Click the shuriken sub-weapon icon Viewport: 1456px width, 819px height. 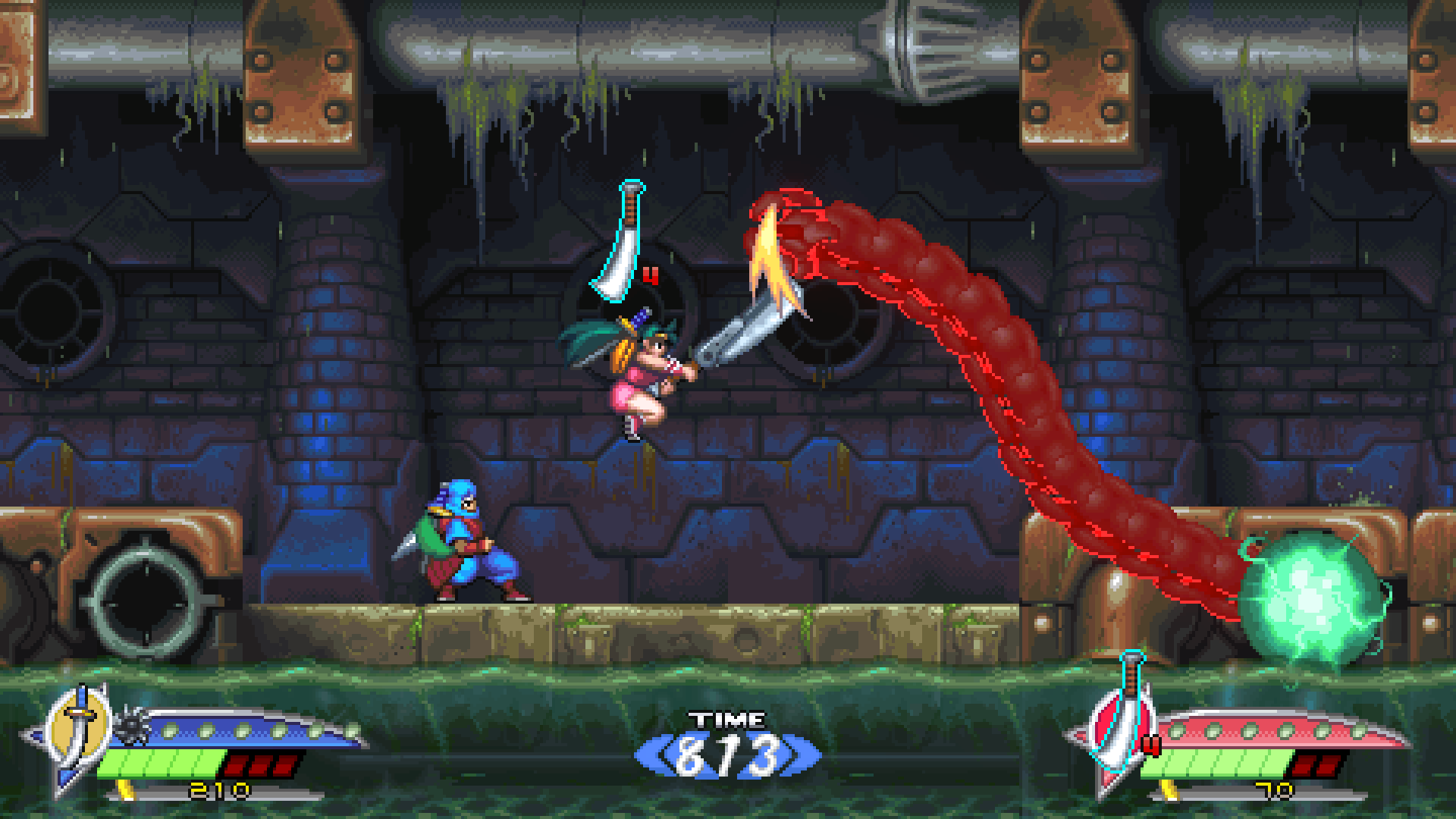click(x=130, y=726)
